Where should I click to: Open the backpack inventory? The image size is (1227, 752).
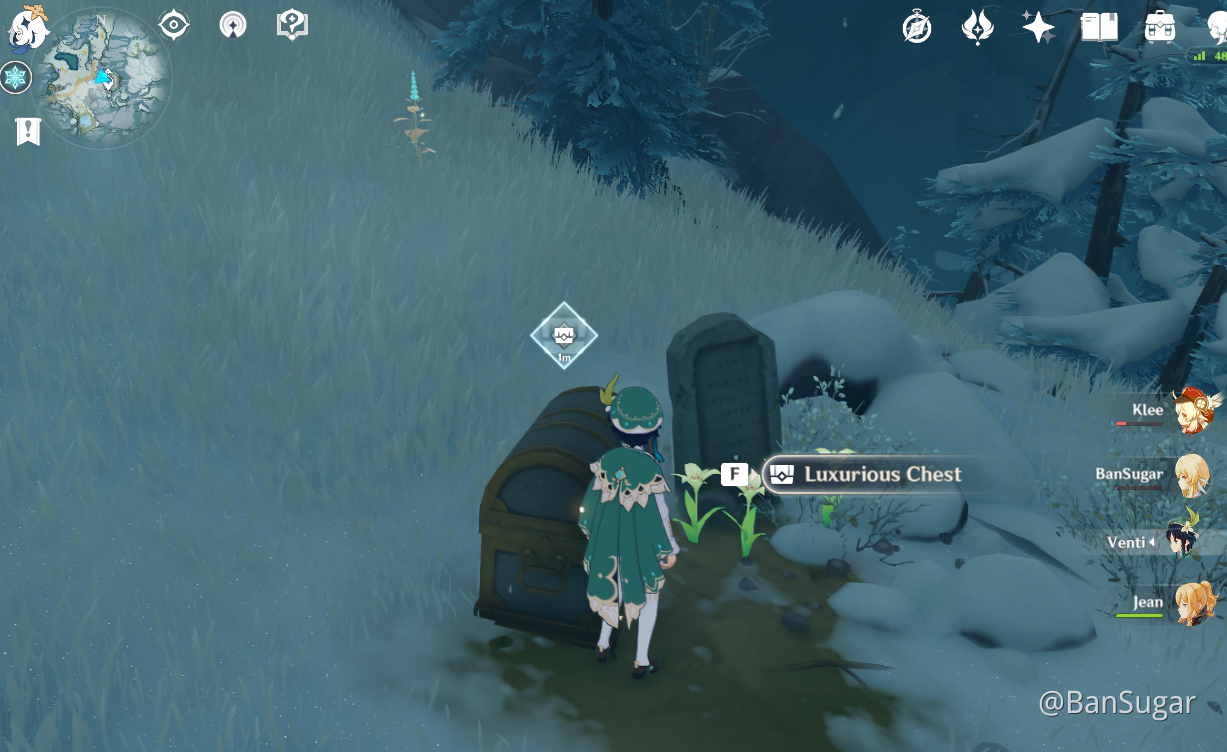click(1160, 28)
